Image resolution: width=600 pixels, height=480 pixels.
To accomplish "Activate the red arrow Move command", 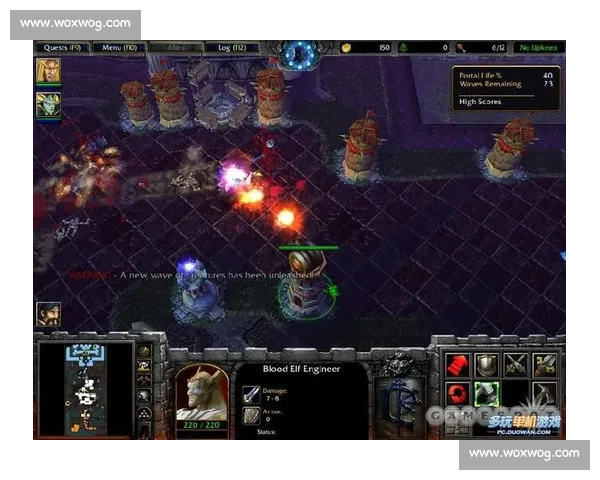I will pyautogui.click(x=457, y=363).
